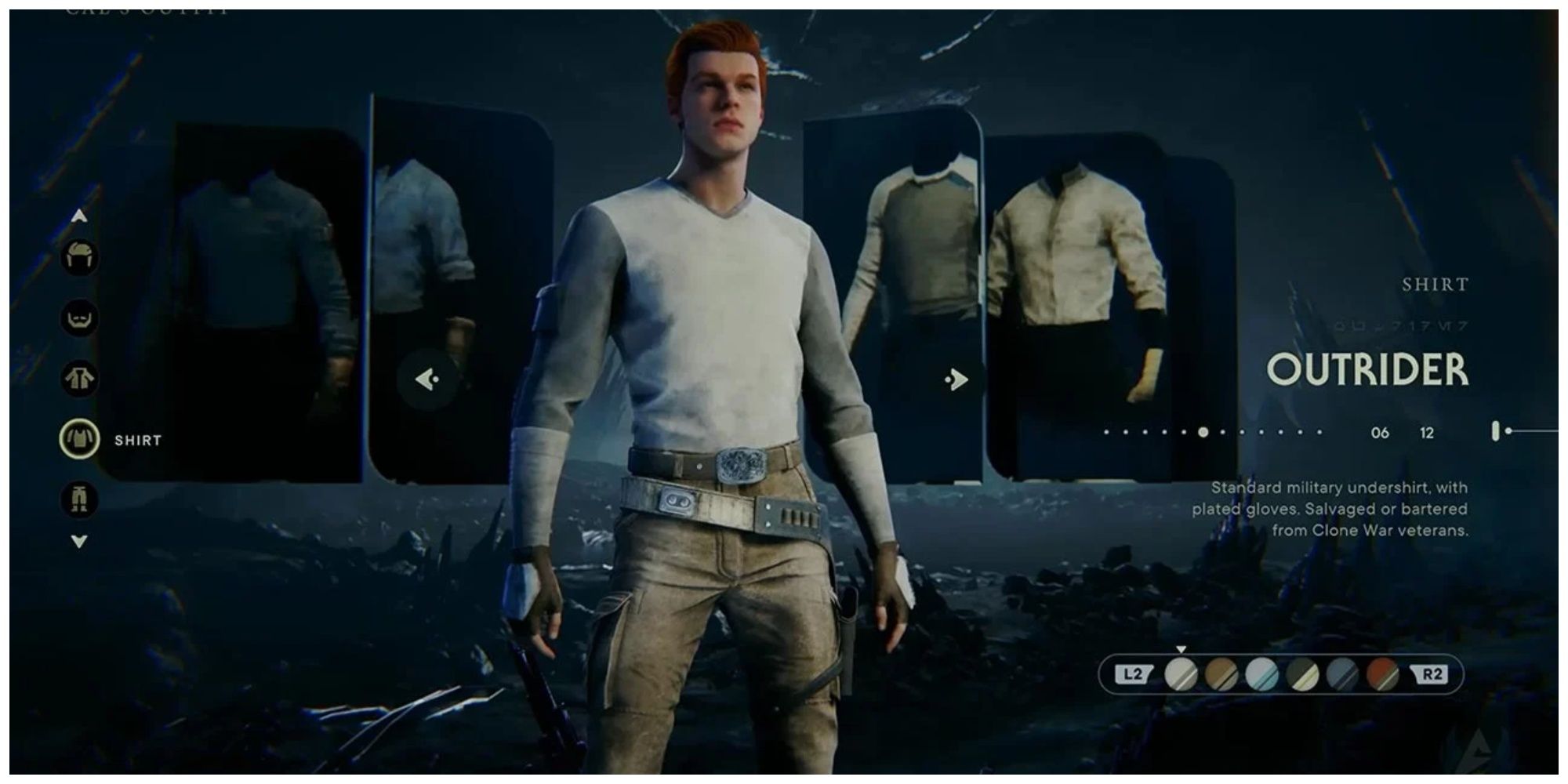Select the Hair customization icon
The image size is (1568, 784).
point(78,255)
